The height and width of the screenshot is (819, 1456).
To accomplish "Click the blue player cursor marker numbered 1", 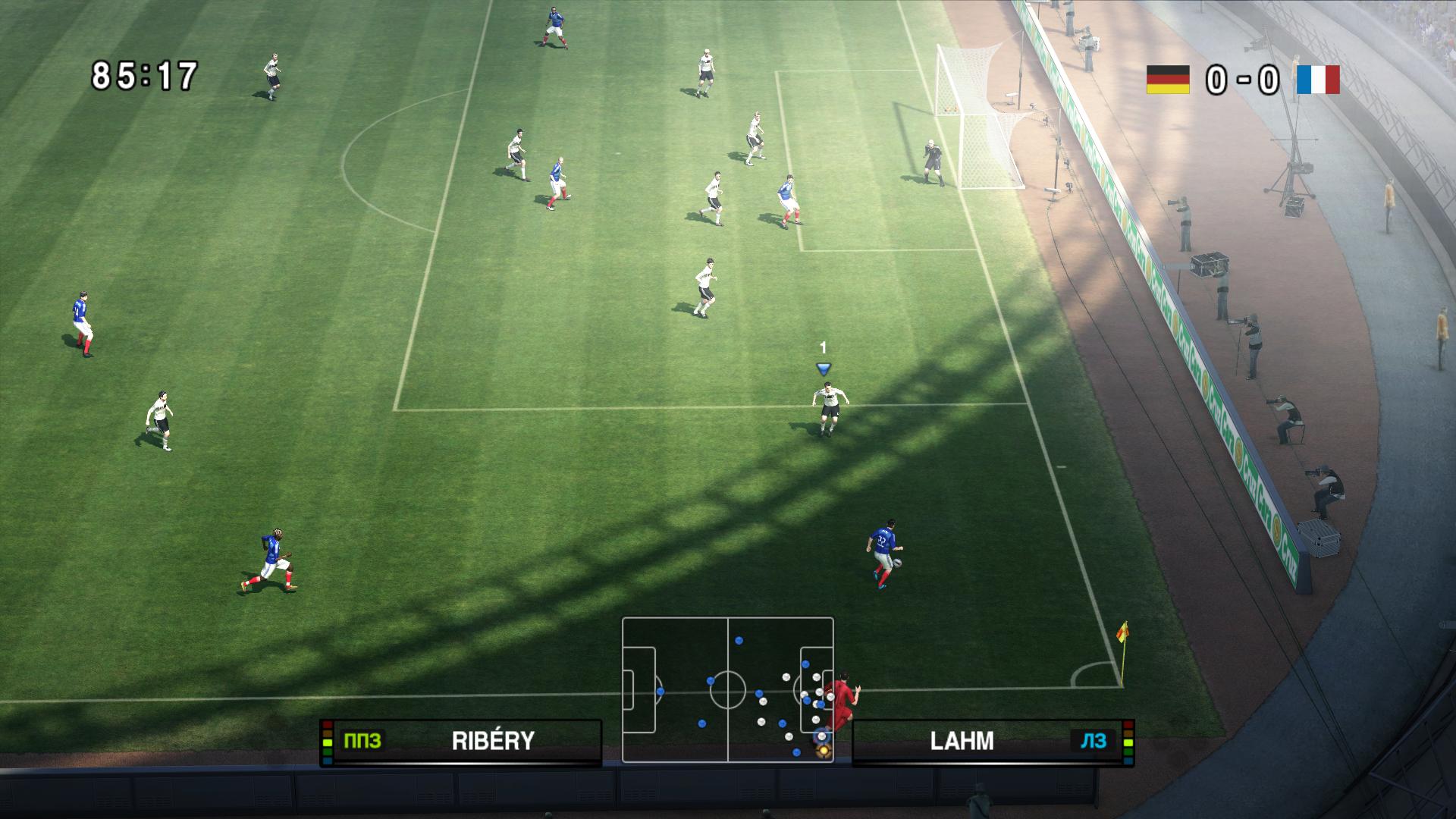I will pyautogui.click(x=823, y=369).
